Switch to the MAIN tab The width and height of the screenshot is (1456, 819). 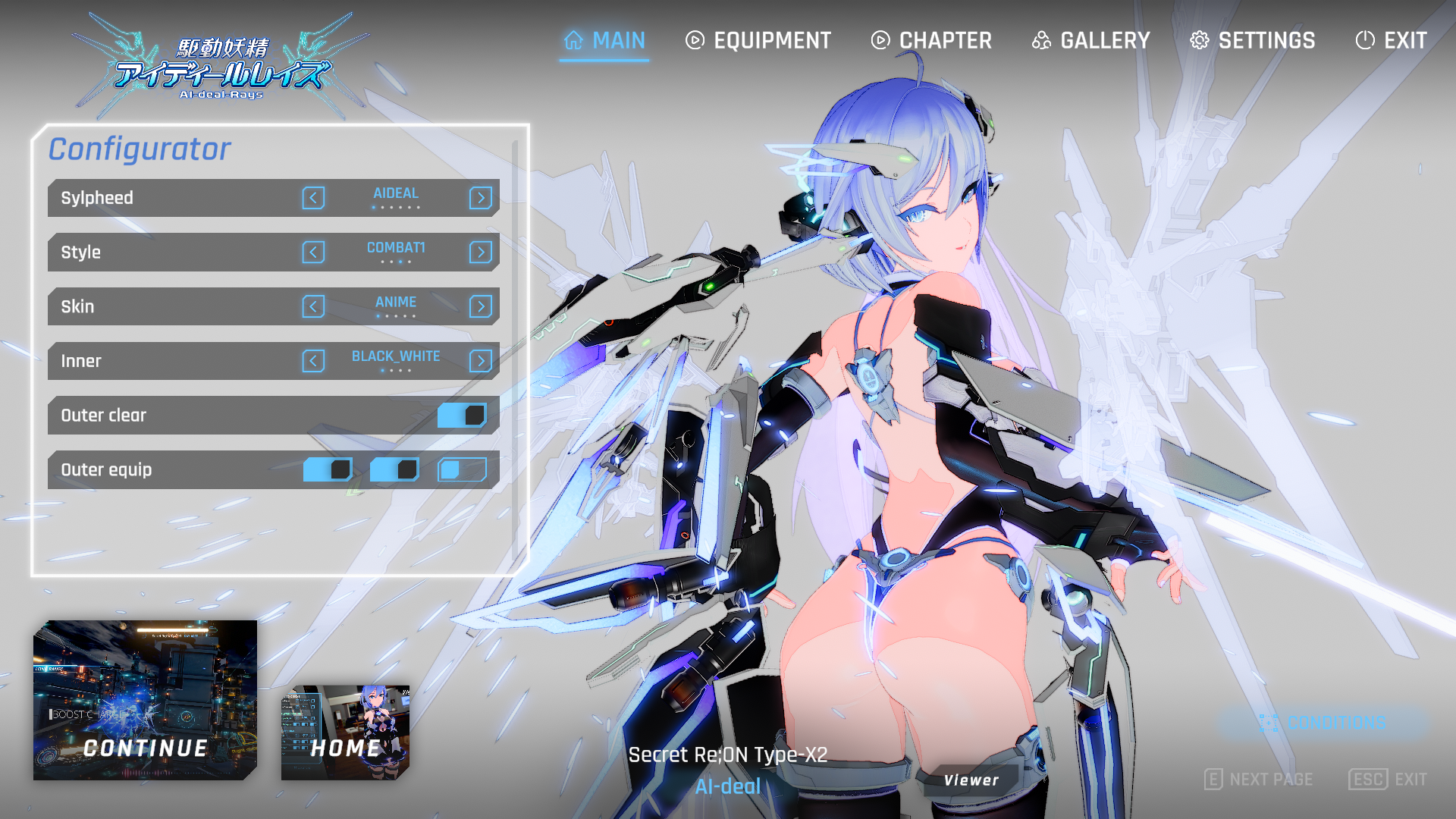click(604, 40)
